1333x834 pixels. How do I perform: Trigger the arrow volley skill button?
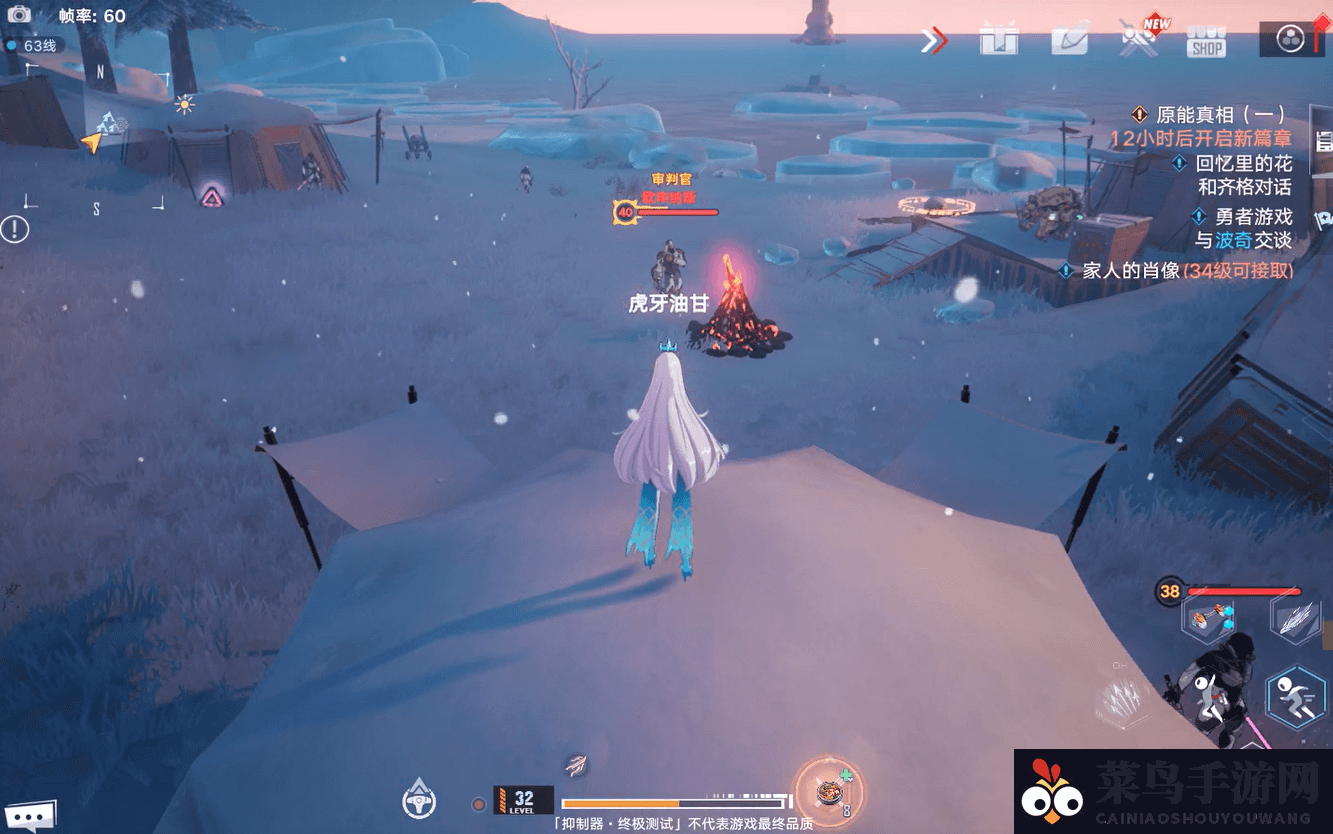point(1122,698)
